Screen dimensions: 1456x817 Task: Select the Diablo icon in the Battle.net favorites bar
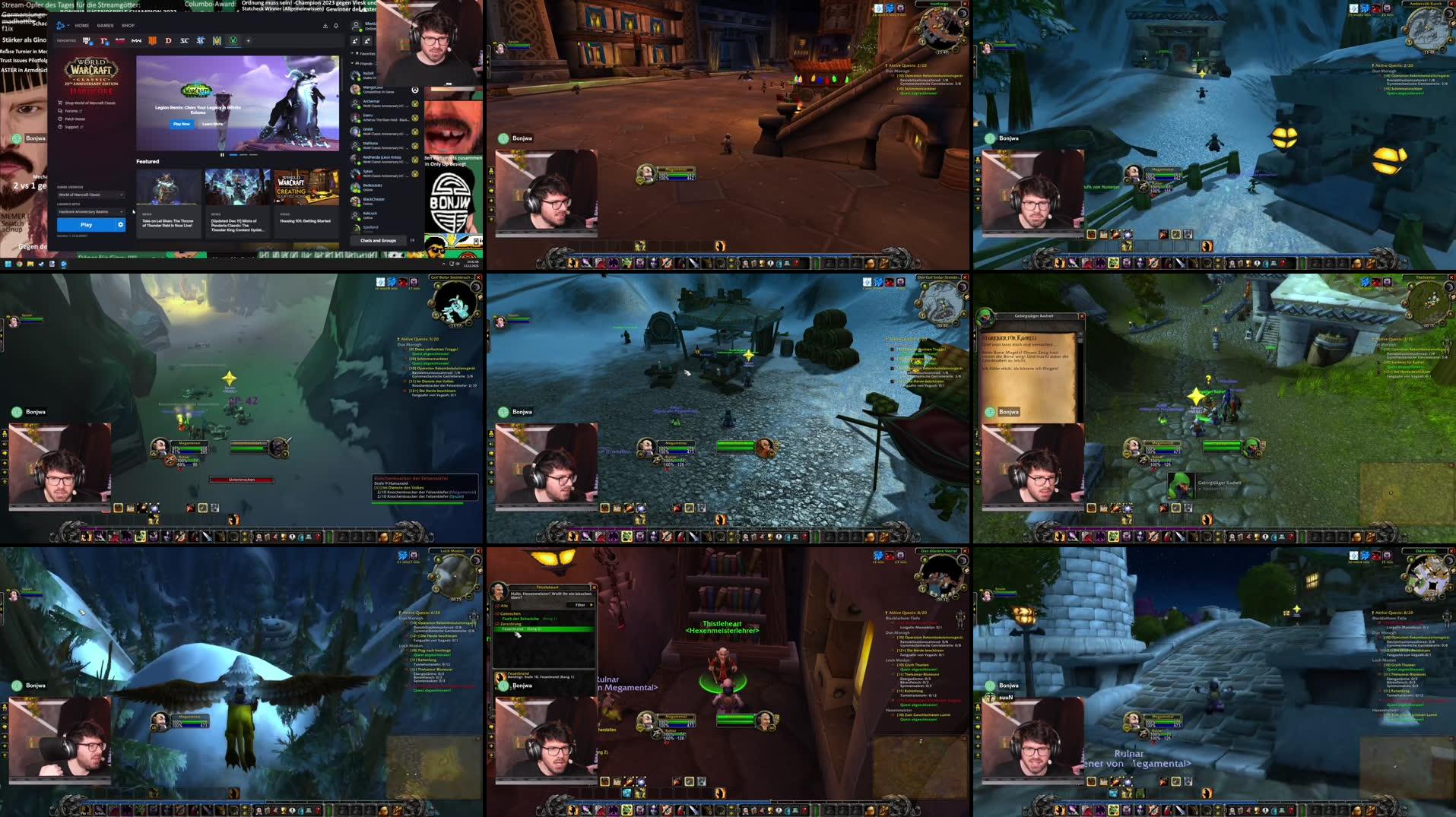coord(168,41)
